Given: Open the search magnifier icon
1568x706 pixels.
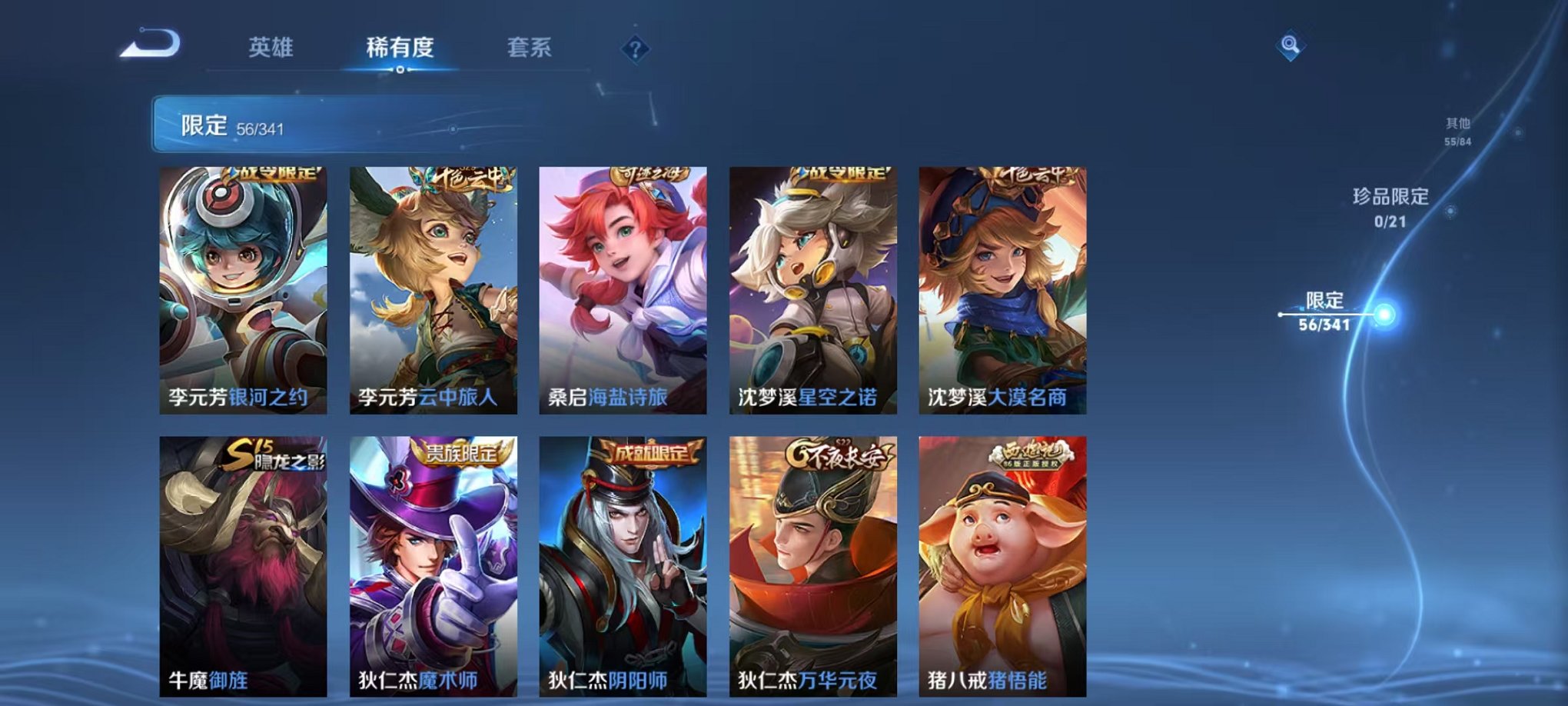Looking at the screenshot, I should point(1291,46).
